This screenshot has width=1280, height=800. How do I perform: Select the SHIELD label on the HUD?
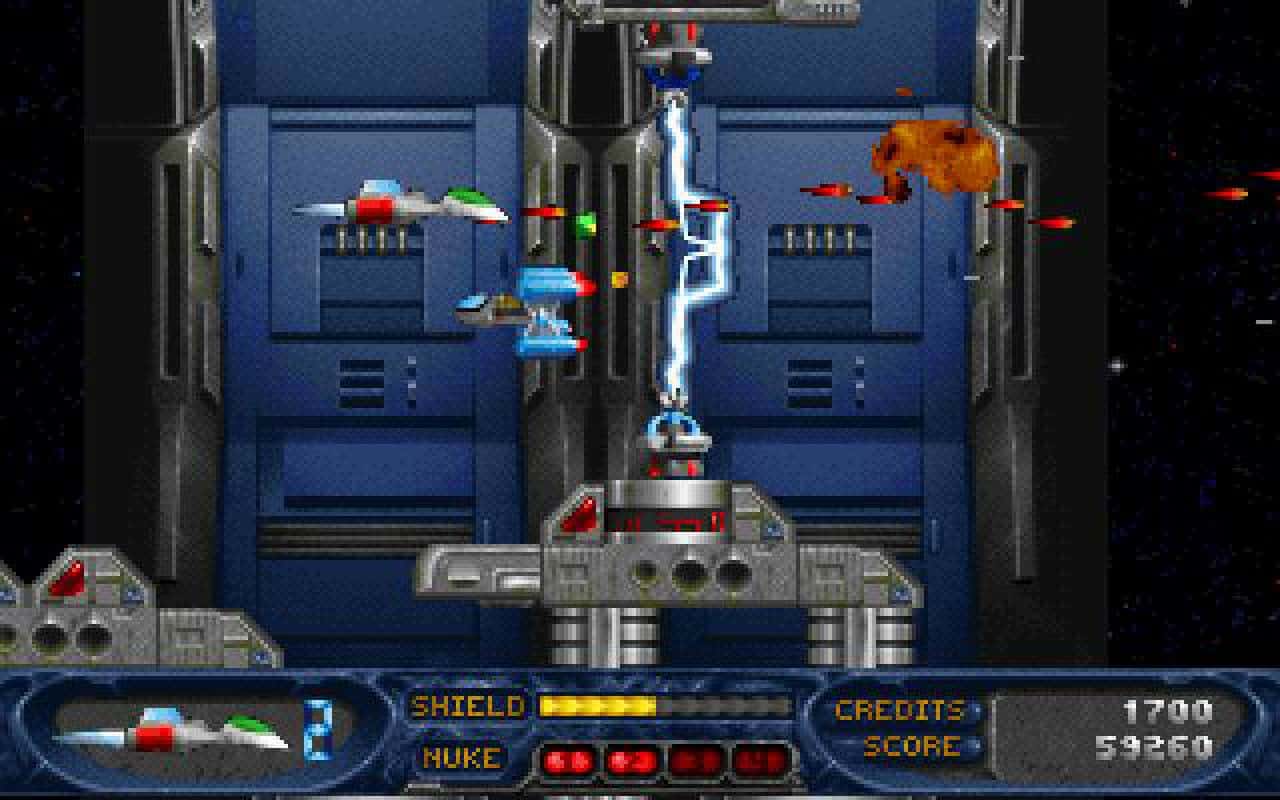(x=466, y=706)
